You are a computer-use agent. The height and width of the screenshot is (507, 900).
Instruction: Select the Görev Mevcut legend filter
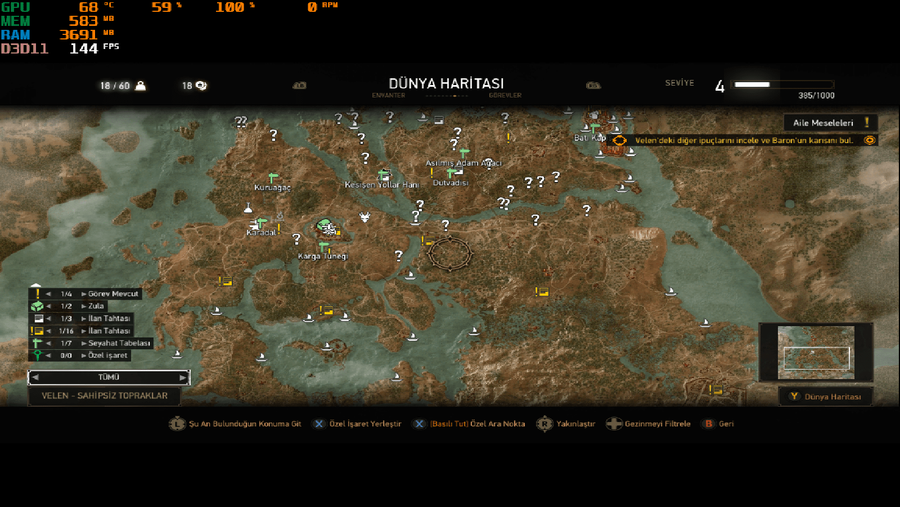[112, 293]
